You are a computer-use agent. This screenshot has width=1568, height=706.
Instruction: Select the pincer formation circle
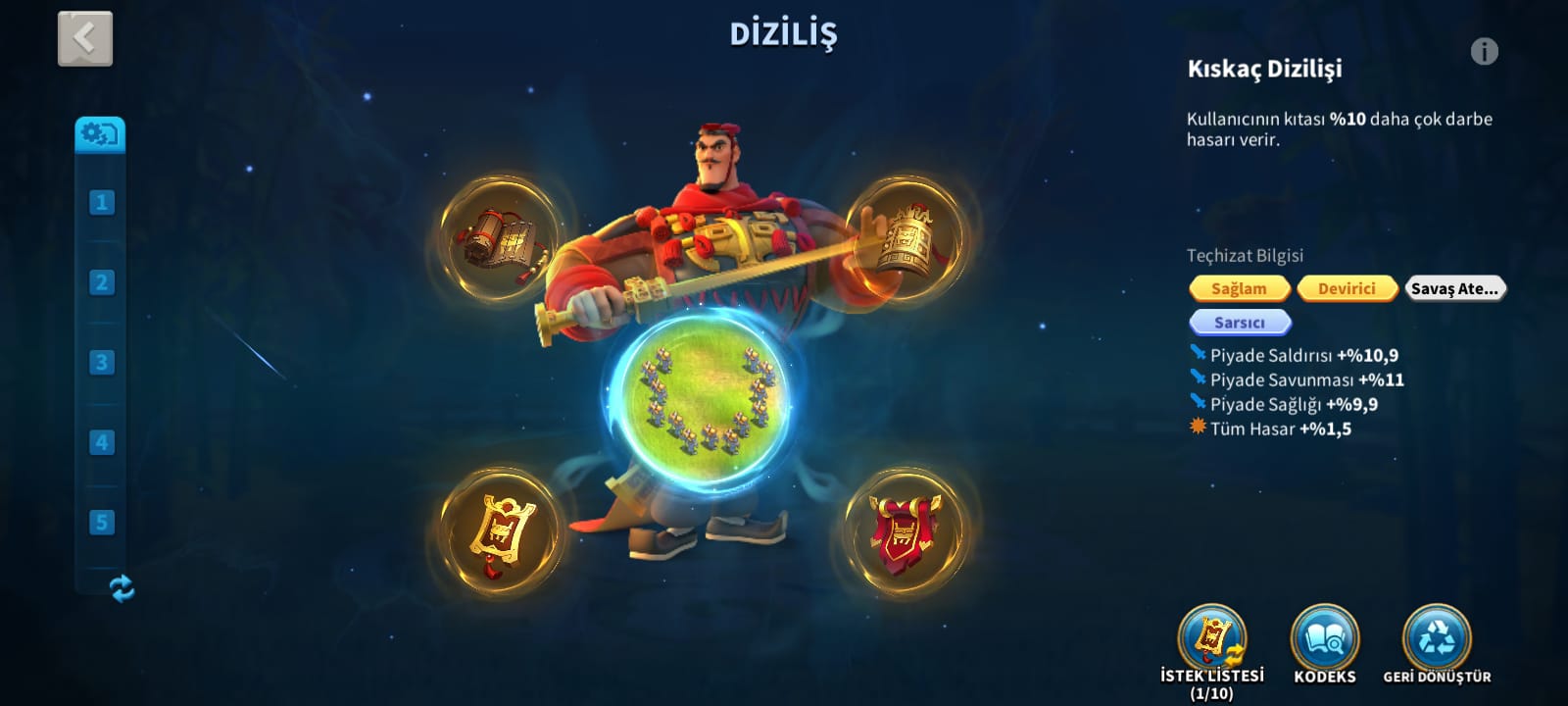point(706,392)
